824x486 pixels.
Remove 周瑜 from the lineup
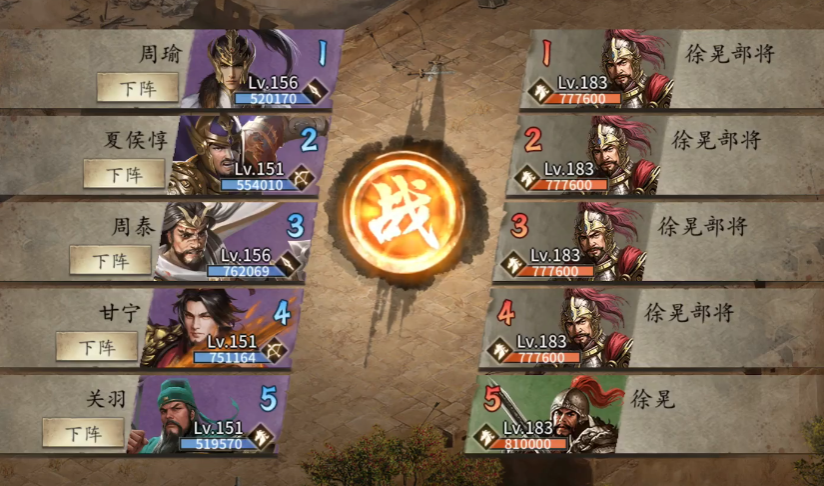pyautogui.click(x=138, y=87)
